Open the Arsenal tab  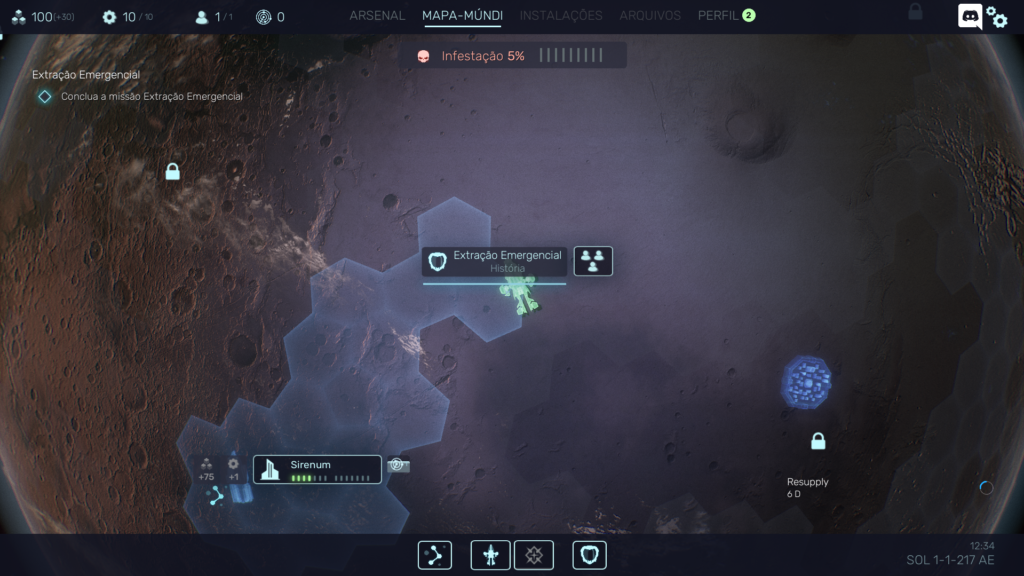[x=377, y=16]
